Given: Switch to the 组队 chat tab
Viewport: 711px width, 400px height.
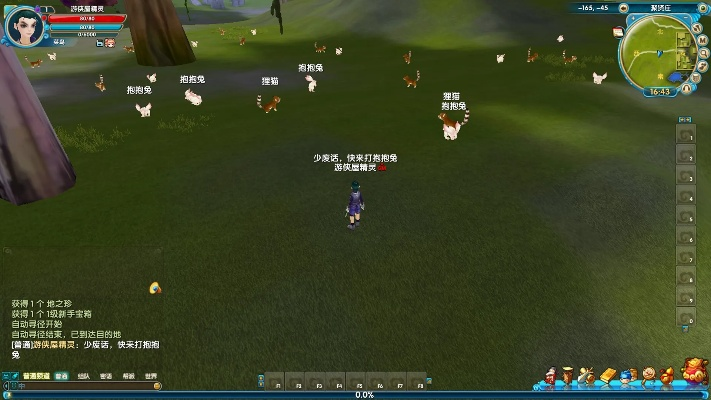Looking at the screenshot, I should (x=84, y=377).
